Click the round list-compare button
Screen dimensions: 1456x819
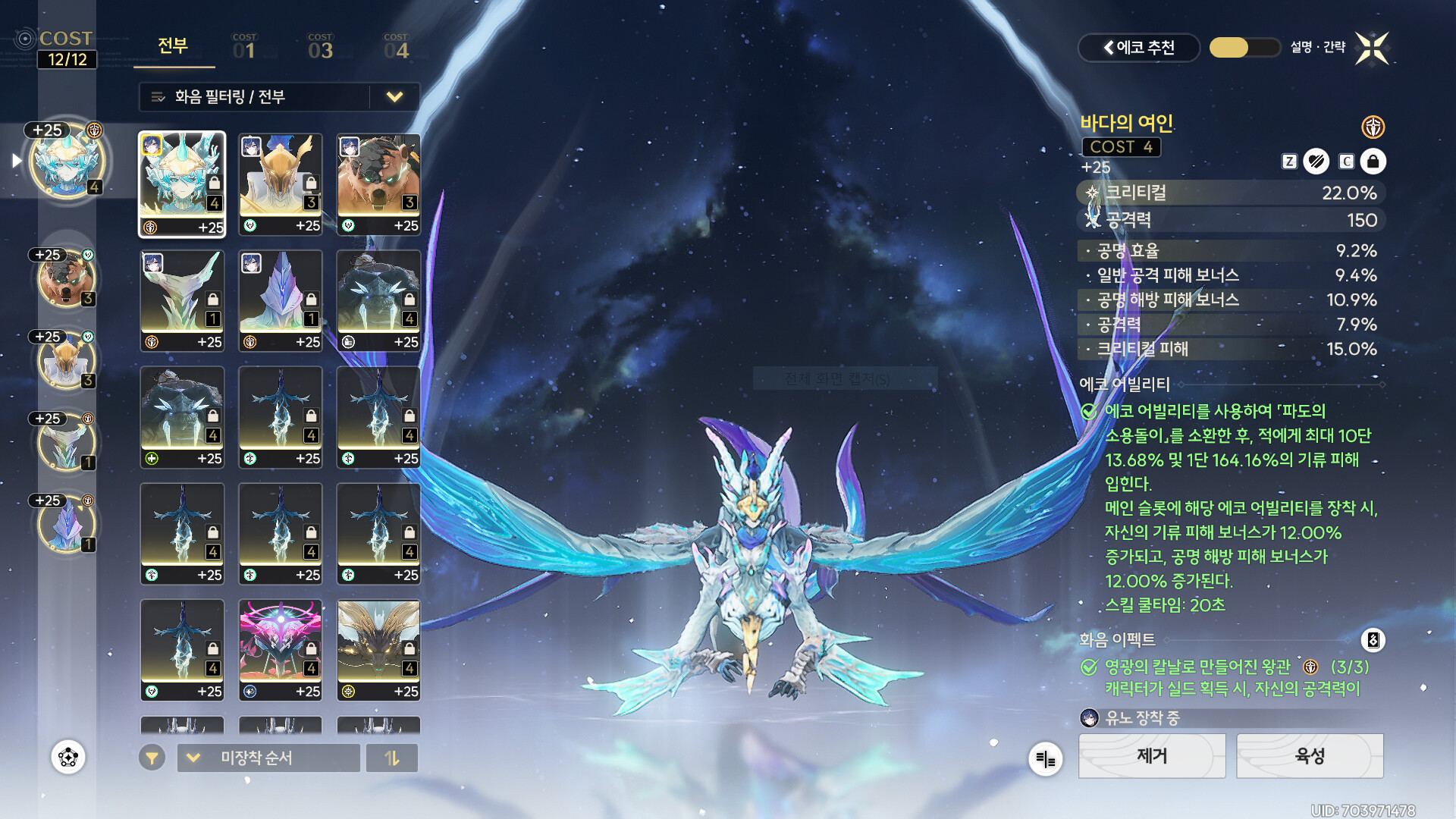click(1045, 758)
